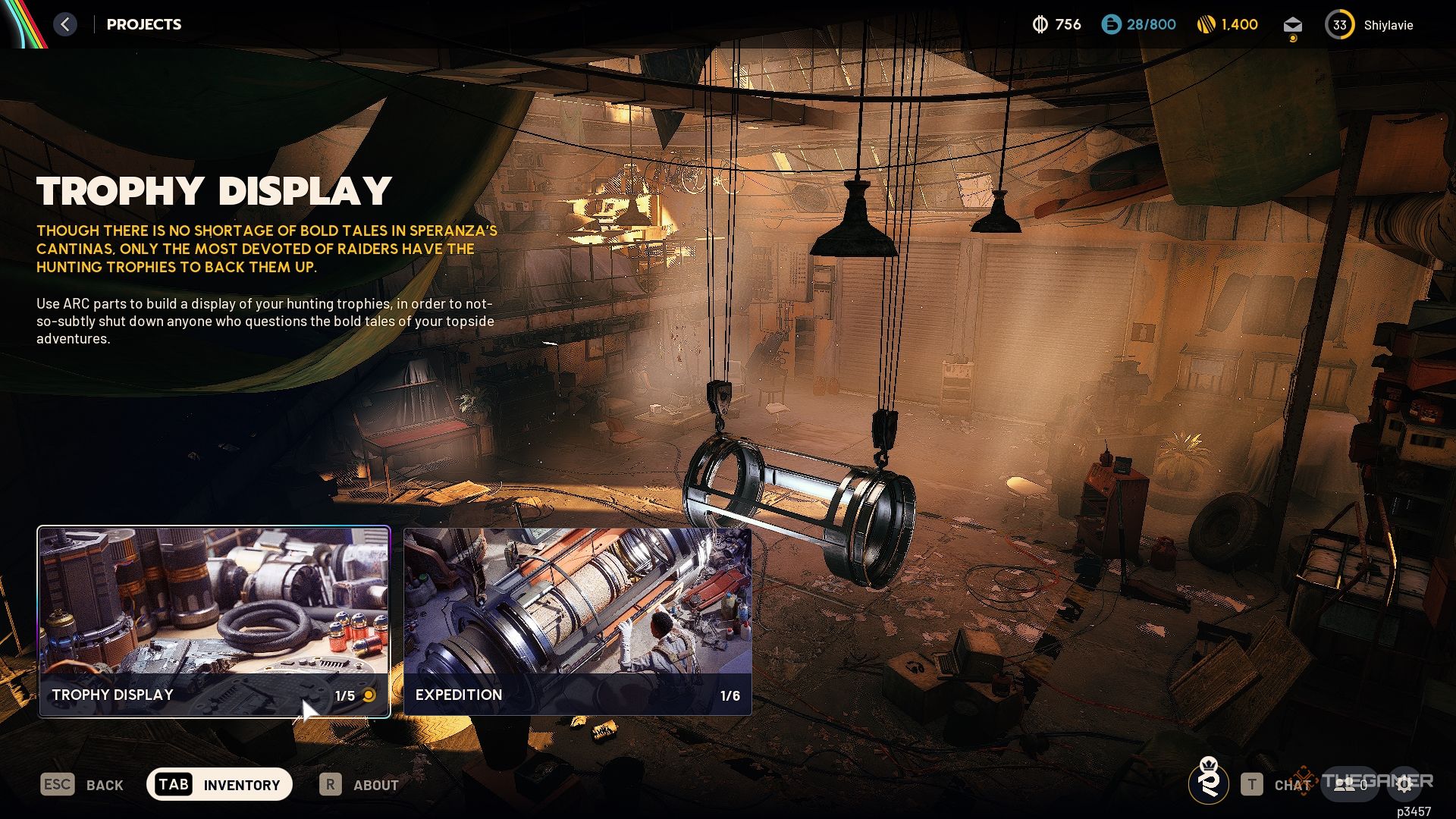Select the Trophy Display project card
The height and width of the screenshot is (819, 1456).
point(214,621)
